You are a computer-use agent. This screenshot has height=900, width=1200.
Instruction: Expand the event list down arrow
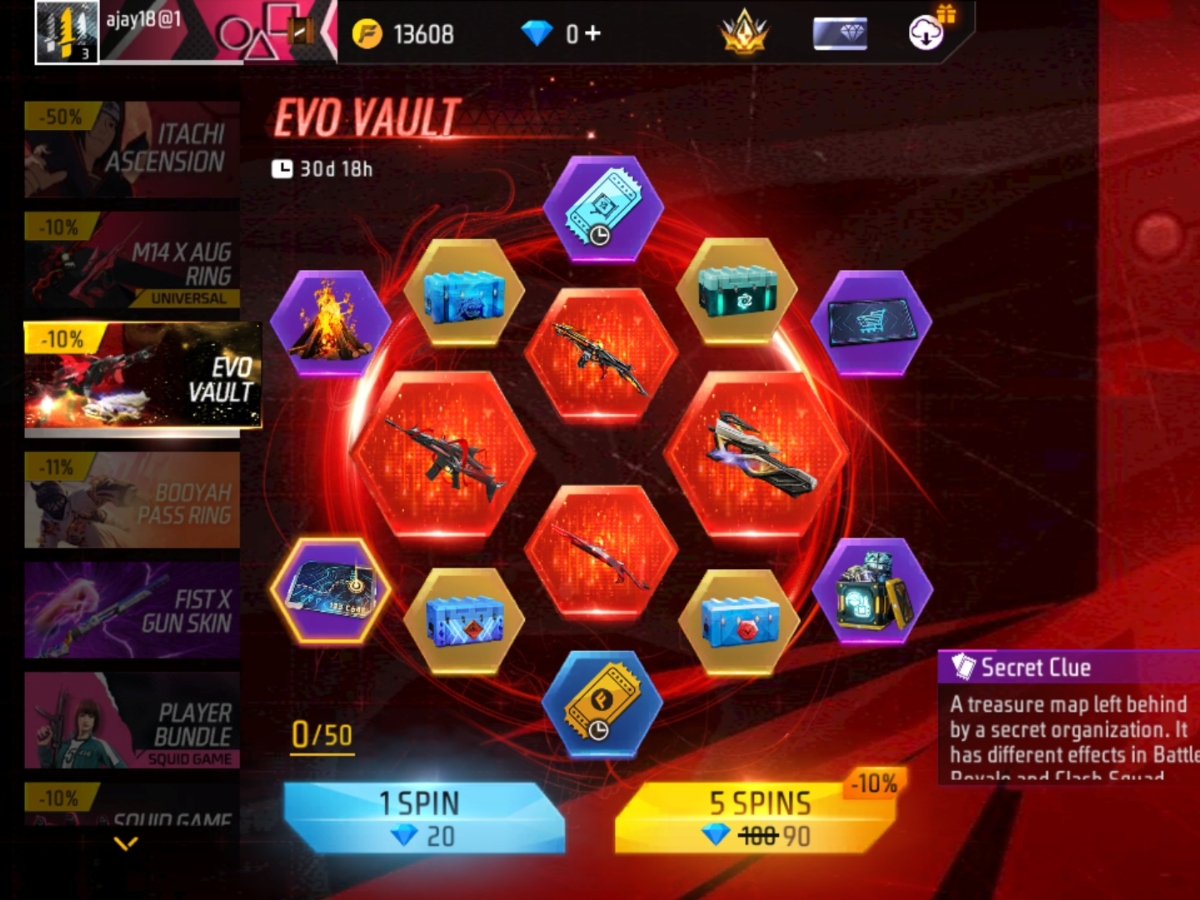tap(126, 844)
